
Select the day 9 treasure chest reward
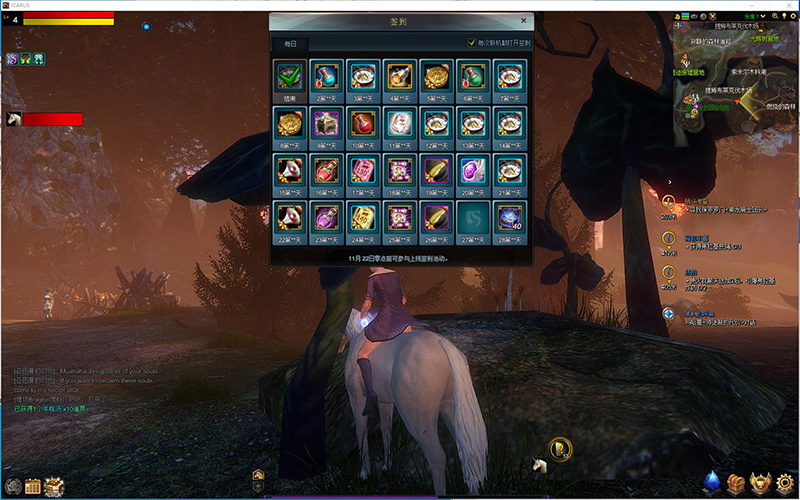327,122
